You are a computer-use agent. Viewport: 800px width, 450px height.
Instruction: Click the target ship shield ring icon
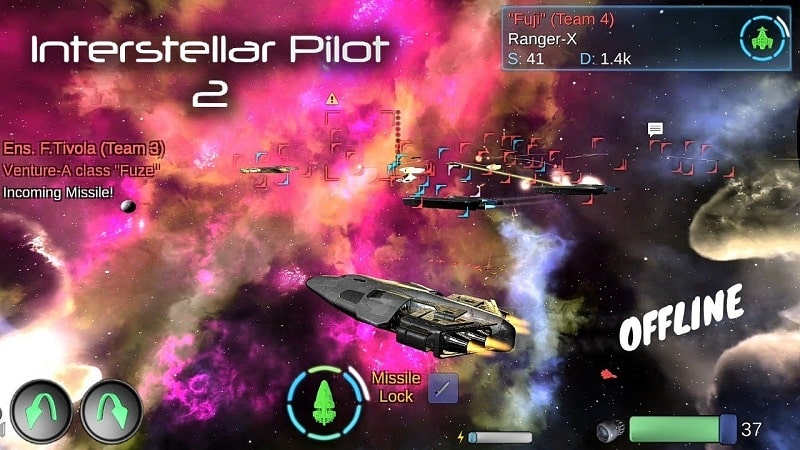coord(763,40)
